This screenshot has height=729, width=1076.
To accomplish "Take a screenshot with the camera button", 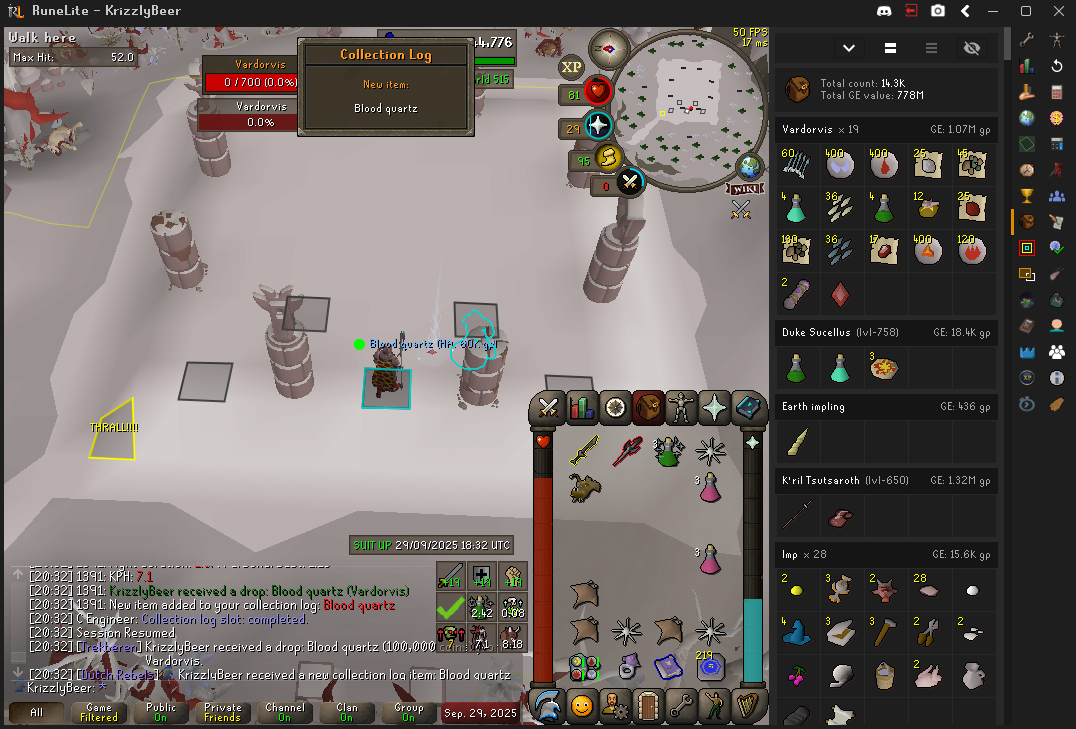I will pos(938,11).
